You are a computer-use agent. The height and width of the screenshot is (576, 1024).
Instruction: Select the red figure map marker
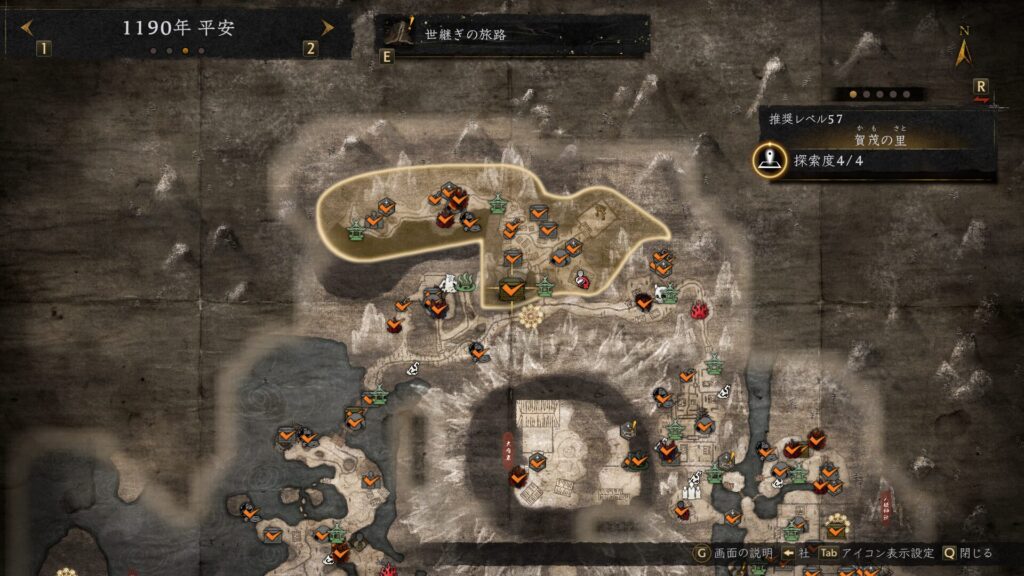[x=582, y=281]
